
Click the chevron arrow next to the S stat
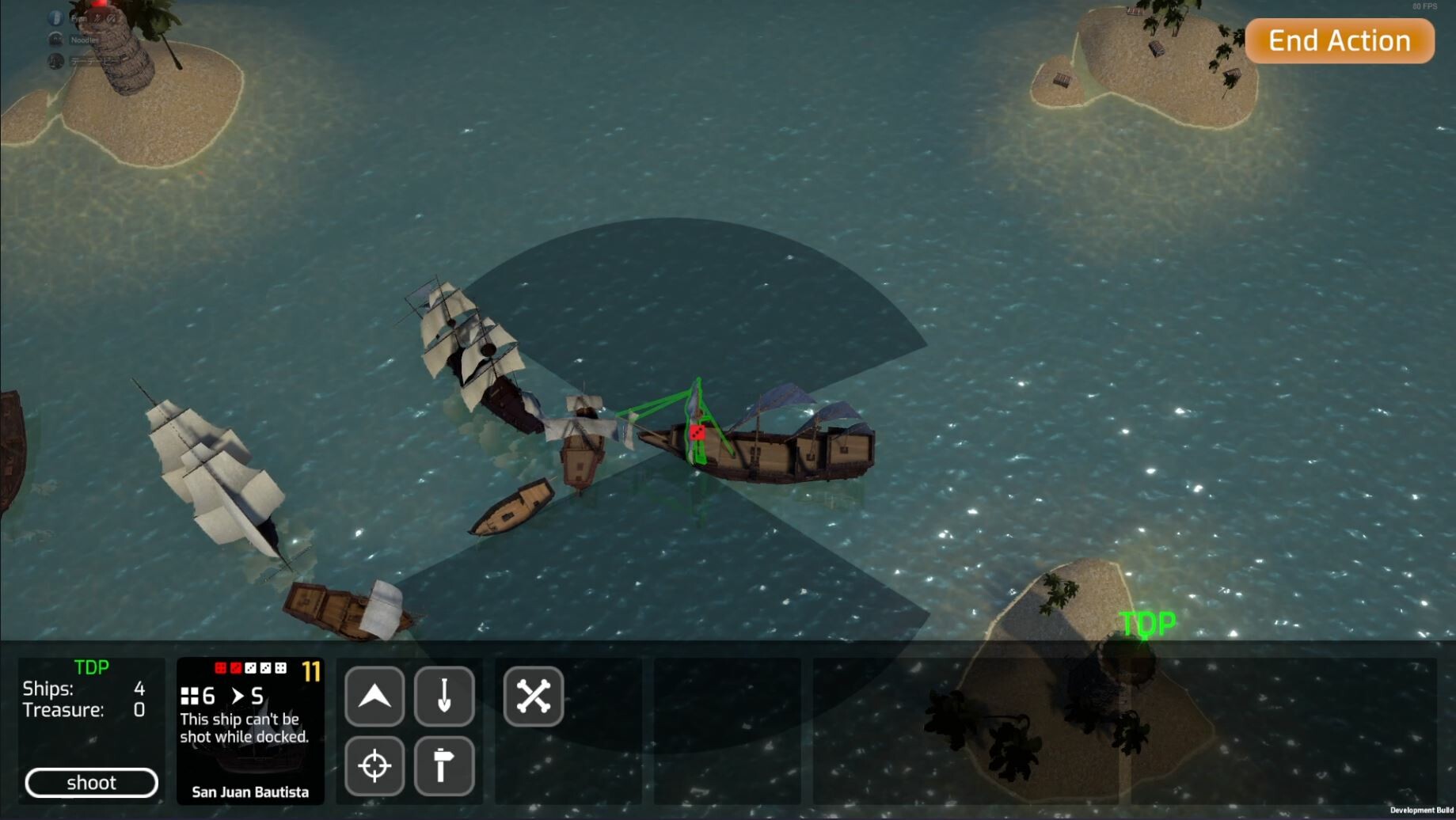(237, 696)
